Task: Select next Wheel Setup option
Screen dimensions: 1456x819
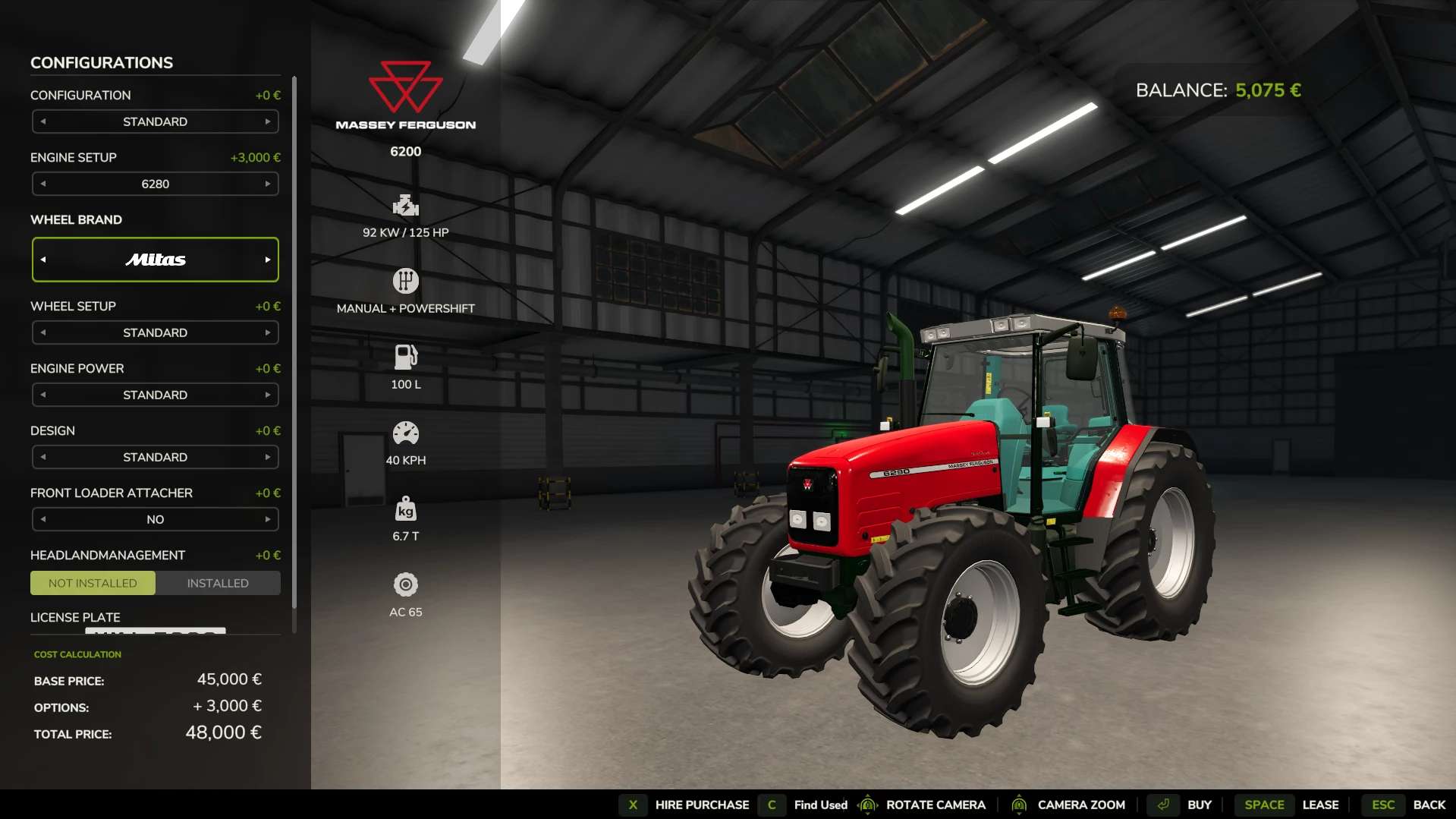Action: (x=268, y=332)
